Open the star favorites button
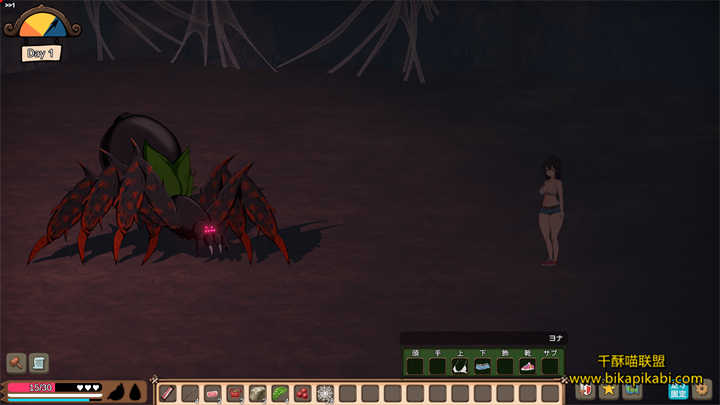Viewport: 720px width, 405px height. (x=607, y=388)
